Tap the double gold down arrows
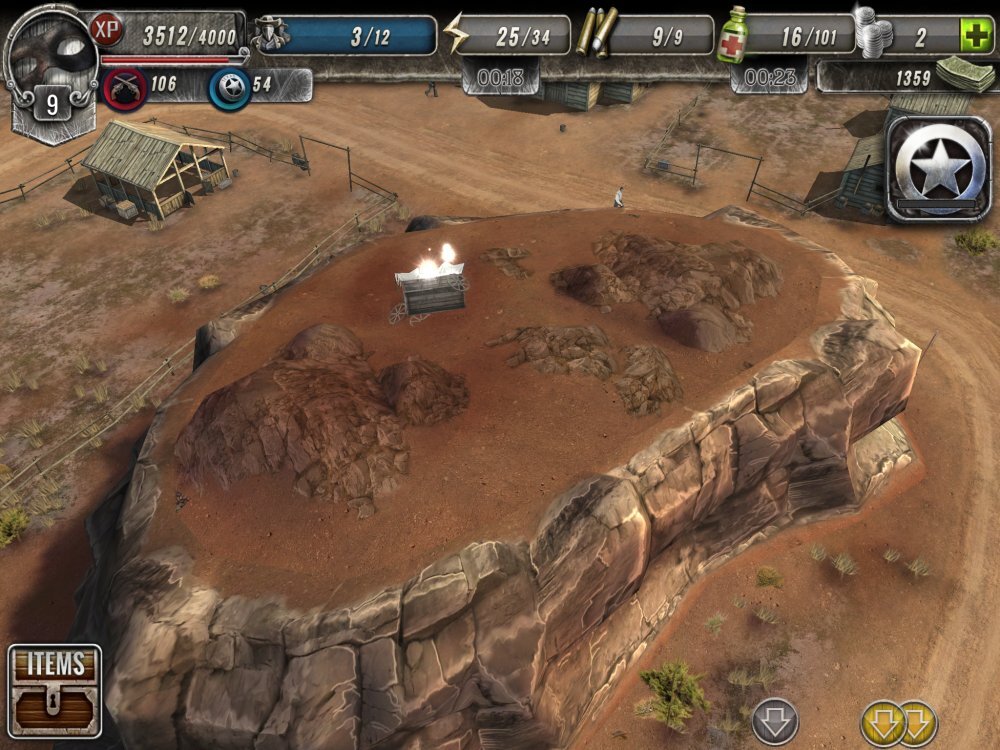The image size is (1000, 750). pos(899,722)
